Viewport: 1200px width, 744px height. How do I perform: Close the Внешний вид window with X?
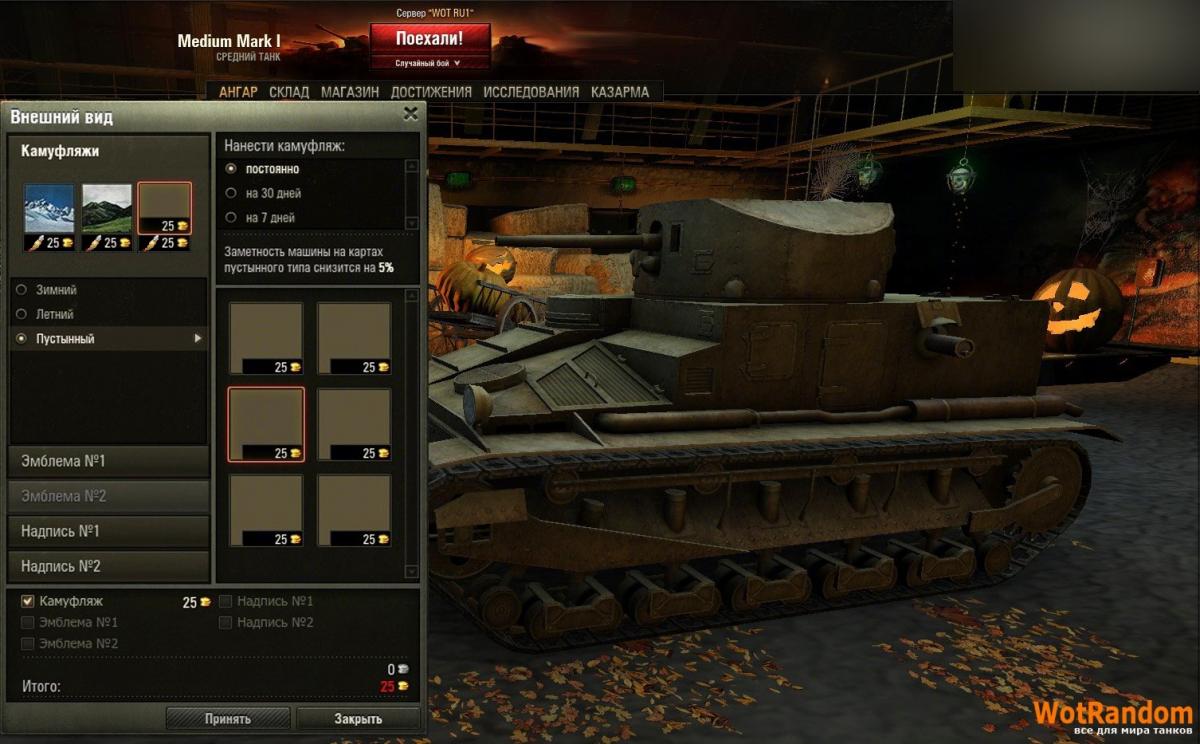click(x=410, y=114)
